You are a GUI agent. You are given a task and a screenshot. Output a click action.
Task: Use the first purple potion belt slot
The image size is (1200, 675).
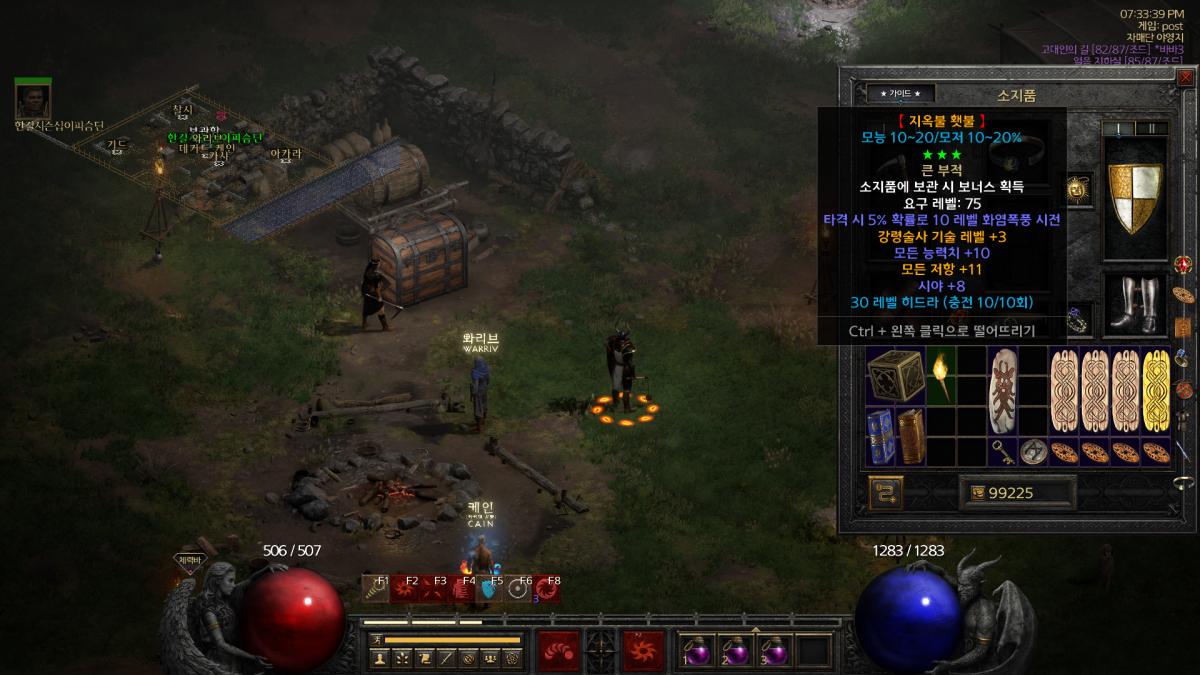point(698,651)
